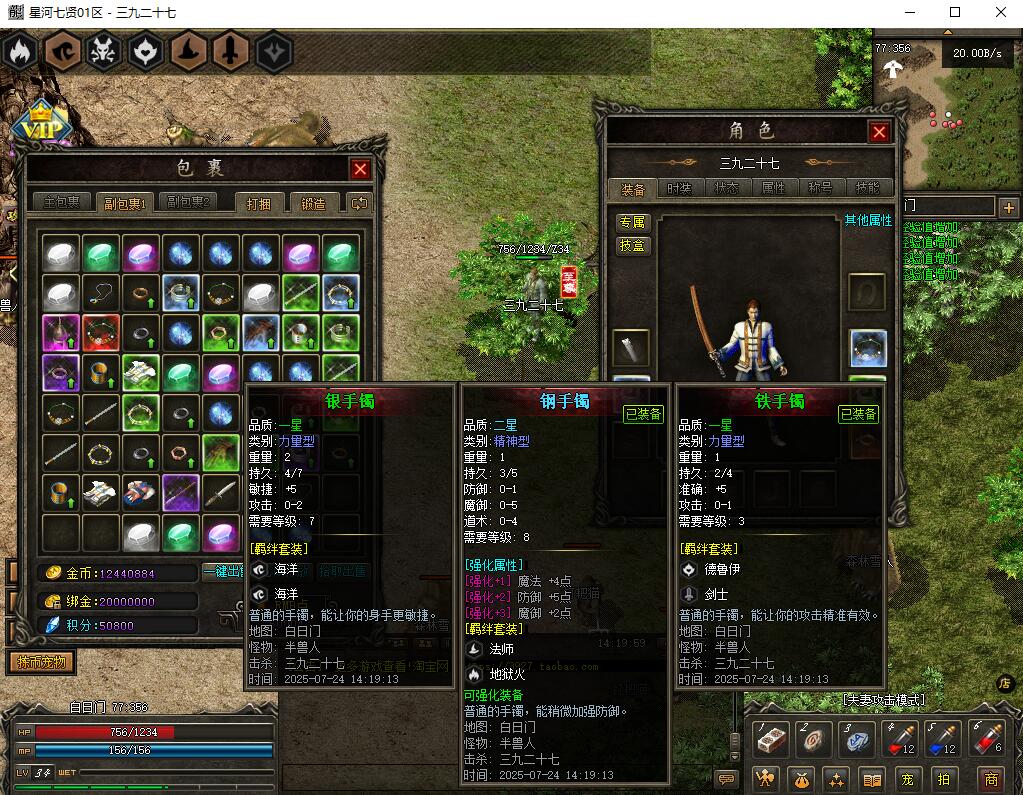
Task: Click the 拣币宠物 coin pet button
Action: [41, 662]
